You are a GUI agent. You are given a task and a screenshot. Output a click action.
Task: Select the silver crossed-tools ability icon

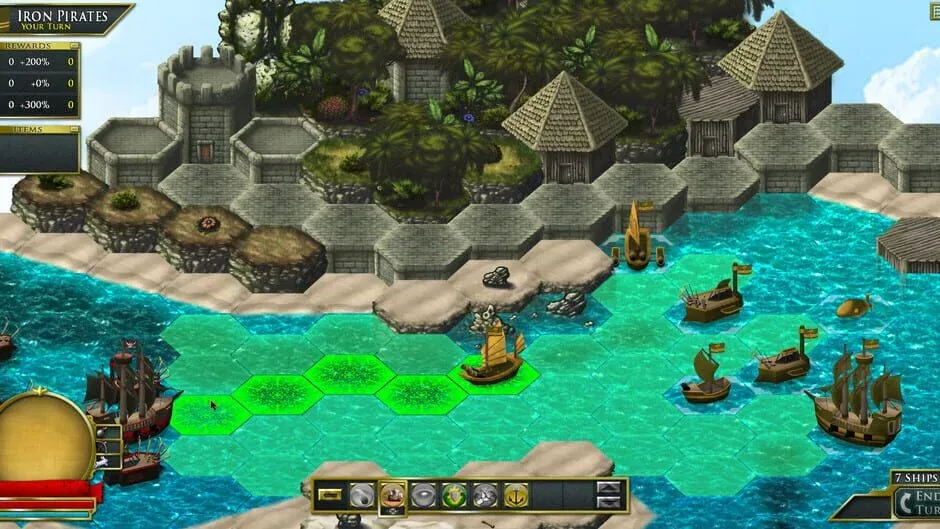tap(486, 494)
